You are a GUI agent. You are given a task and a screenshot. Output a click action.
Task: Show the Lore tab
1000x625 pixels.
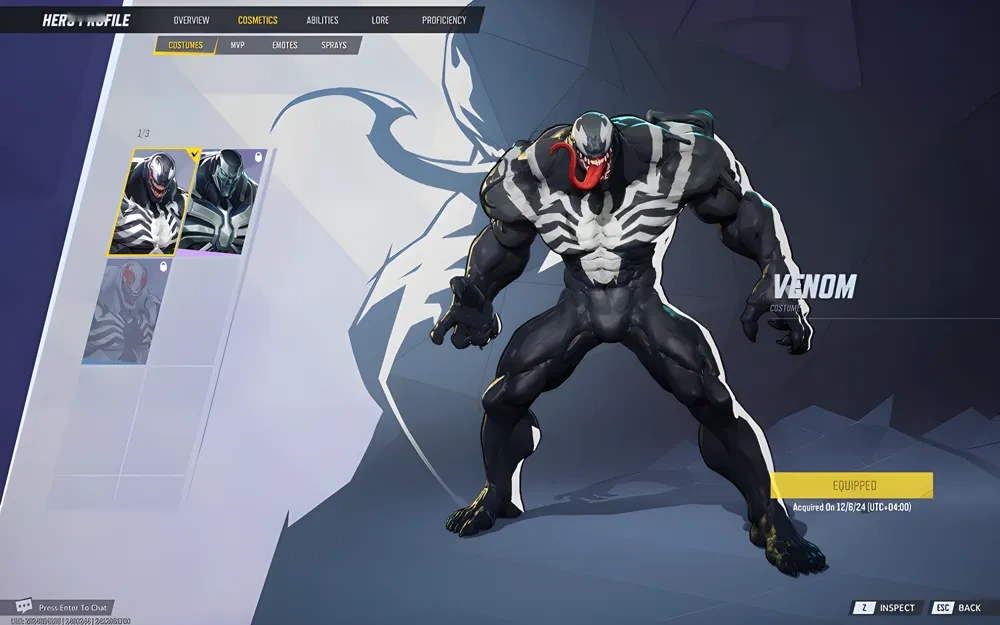[x=380, y=20]
